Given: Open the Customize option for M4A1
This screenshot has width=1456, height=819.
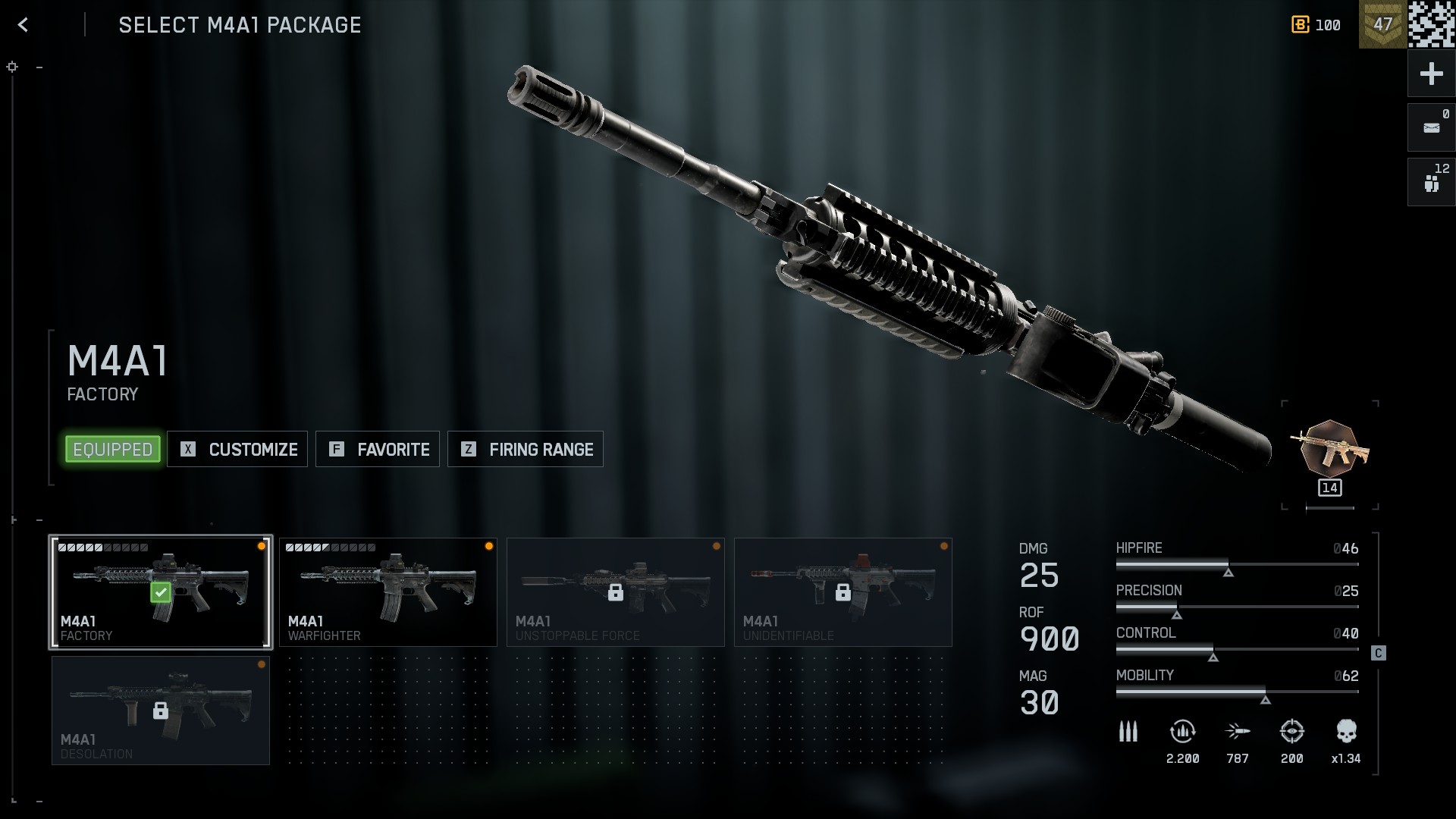Looking at the screenshot, I should 237,449.
